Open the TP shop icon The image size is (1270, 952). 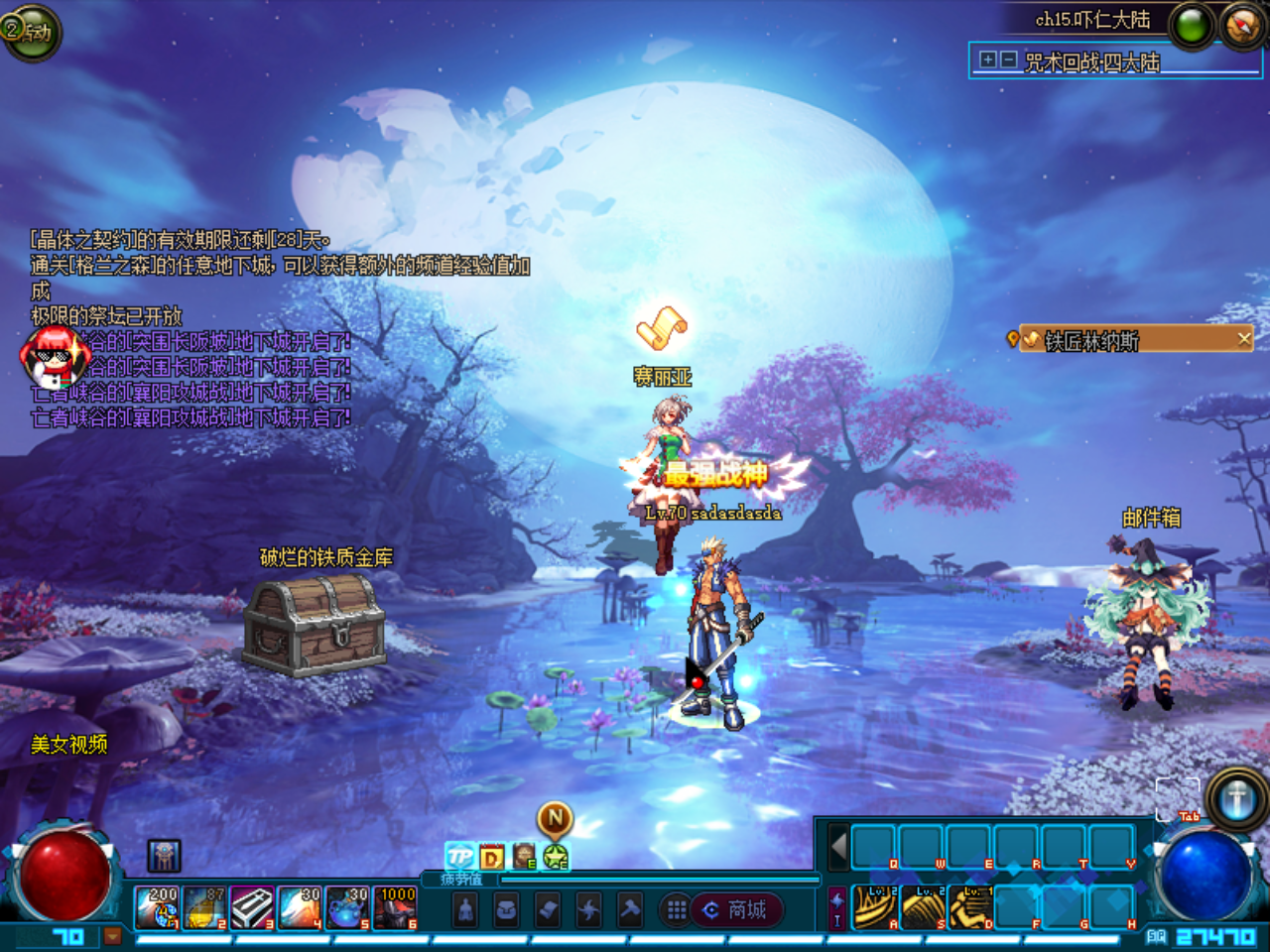459,857
